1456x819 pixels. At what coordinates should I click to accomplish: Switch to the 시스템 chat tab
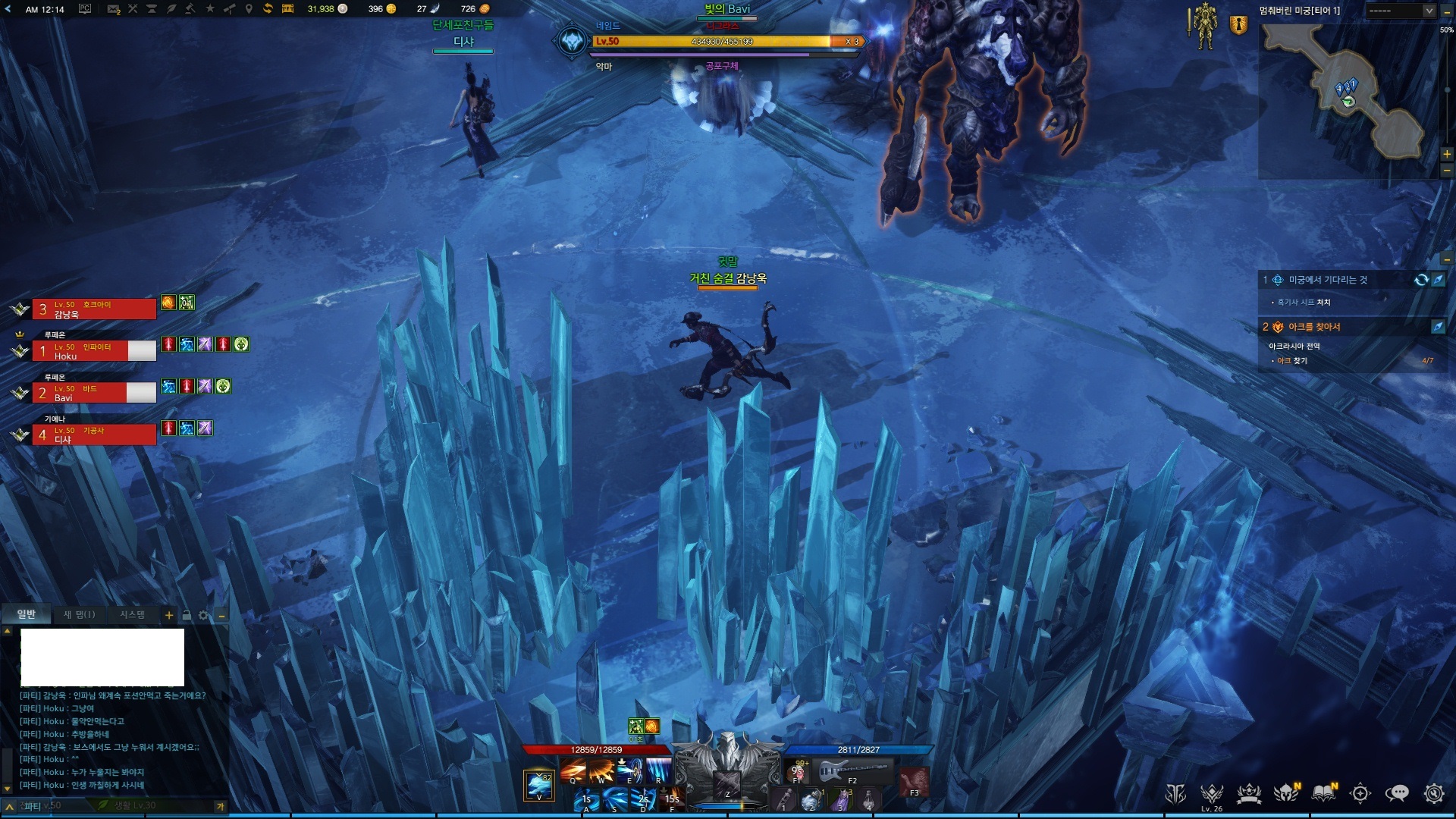pyautogui.click(x=132, y=614)
